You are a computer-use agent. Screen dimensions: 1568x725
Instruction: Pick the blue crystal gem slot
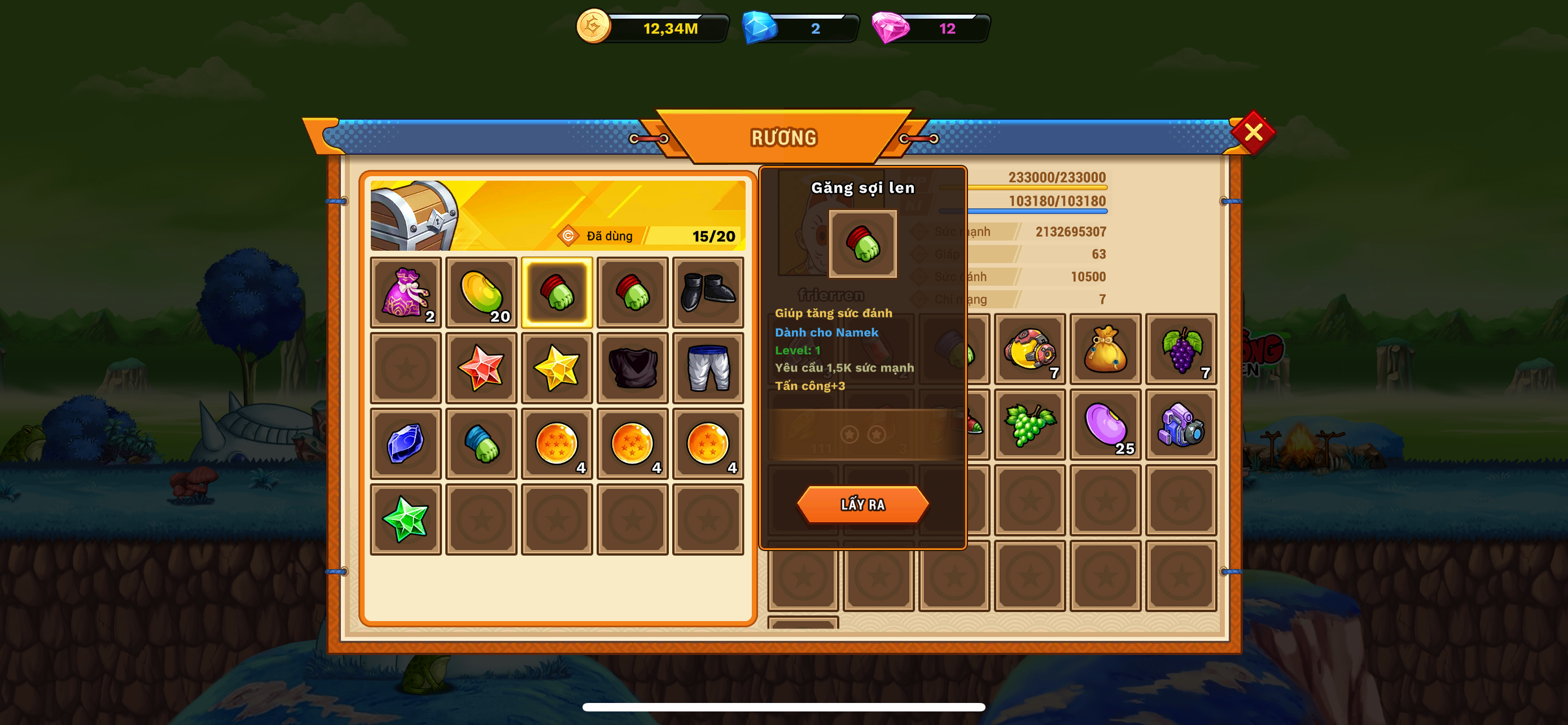click(x=405, y=444)
